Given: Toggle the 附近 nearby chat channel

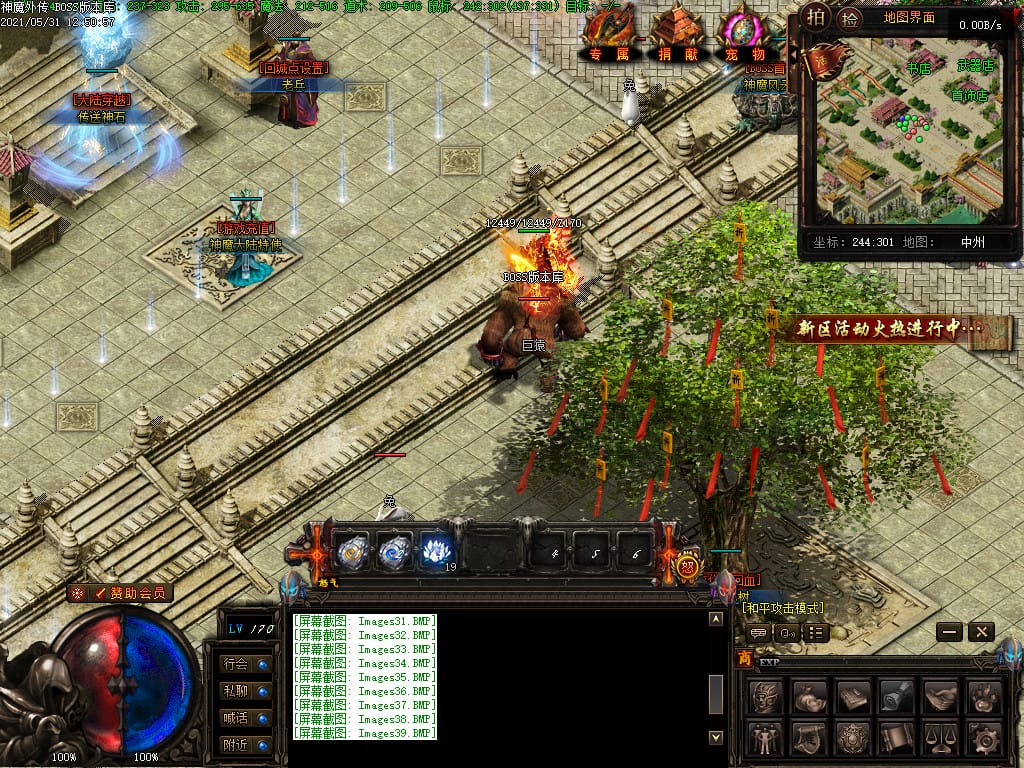Looking at the screenshot, I should click(x=246, y=744).
